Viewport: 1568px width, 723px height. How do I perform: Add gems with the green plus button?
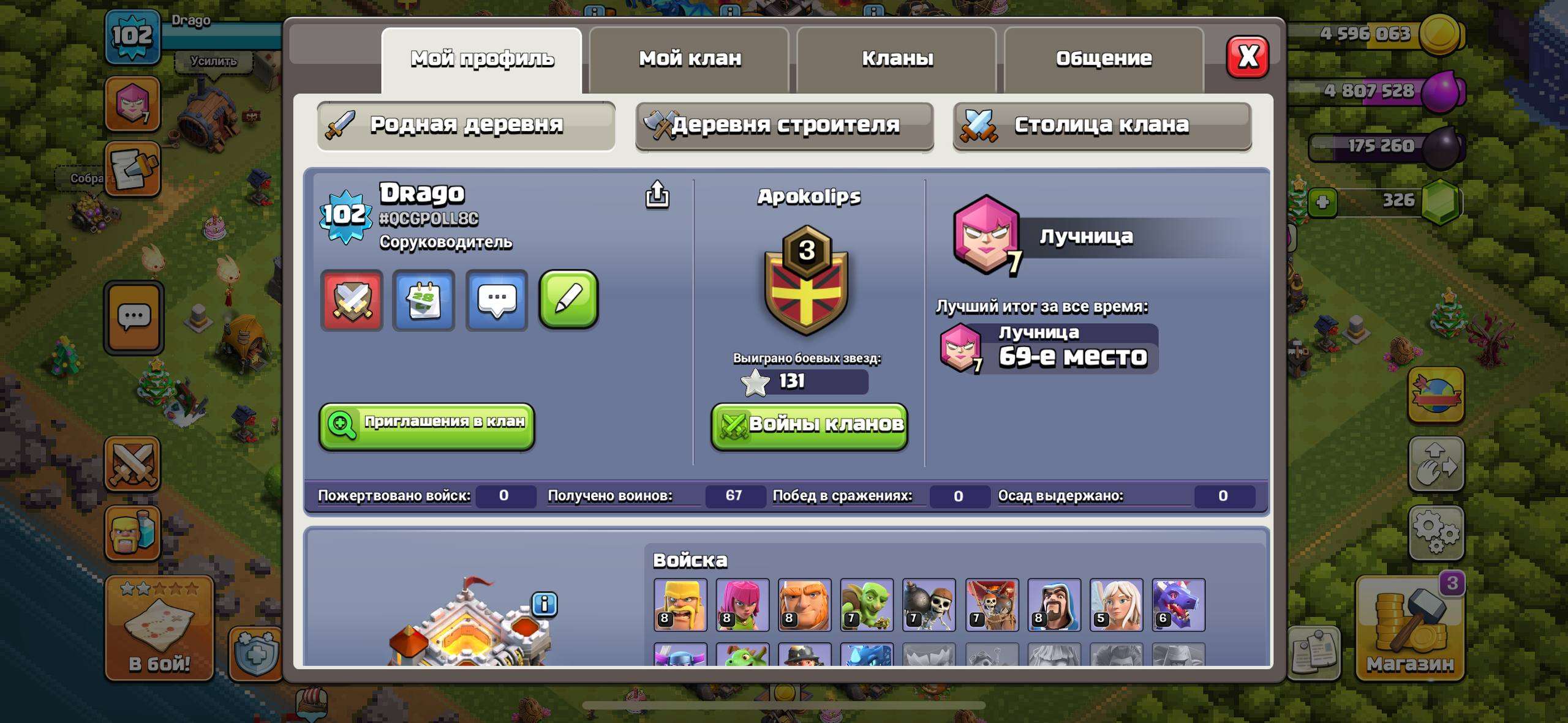click(1322, 202)
